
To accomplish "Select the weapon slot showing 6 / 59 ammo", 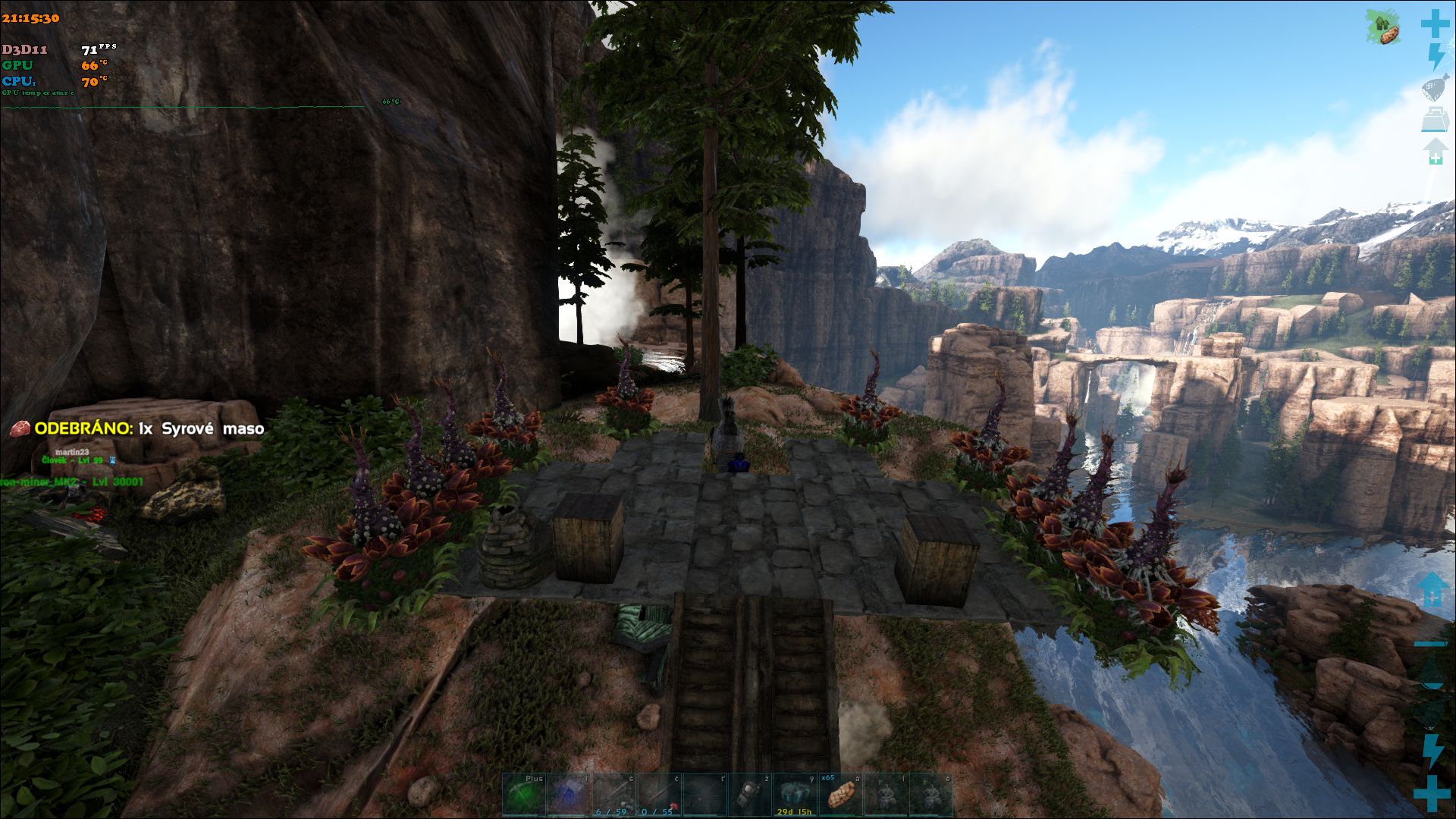I will click(614, 795).
